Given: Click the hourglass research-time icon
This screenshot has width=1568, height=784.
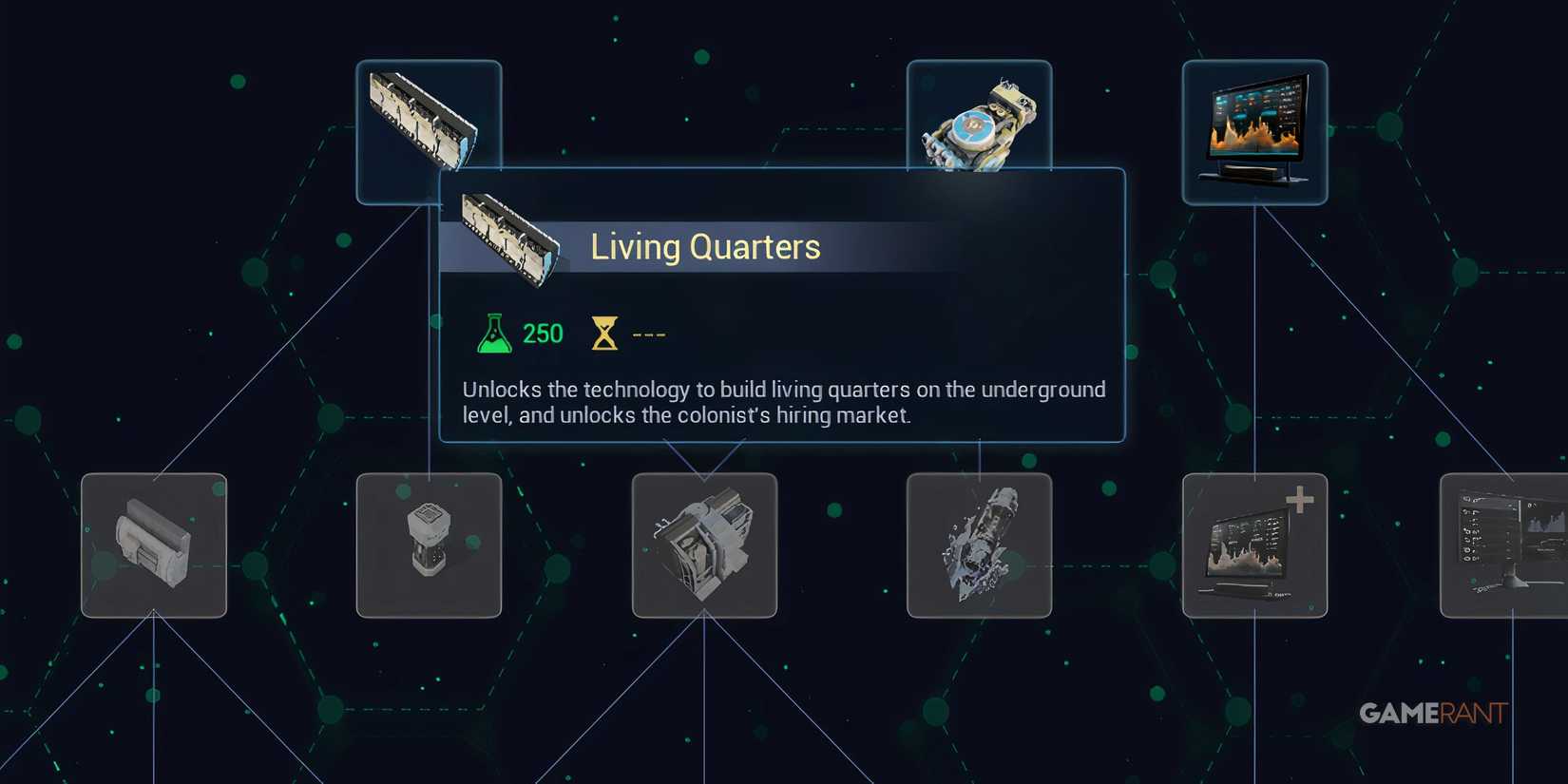Looking at the screenshot, I should tap(605, 332).
